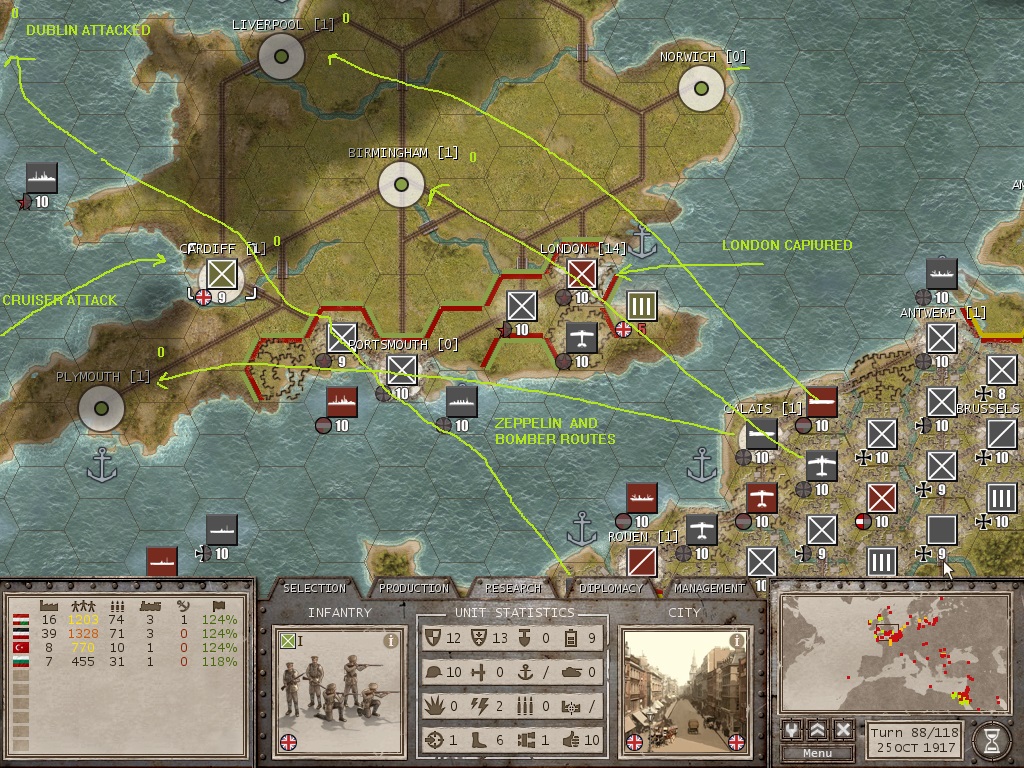This screenshot has width=1024, height=768.
Task: End the turn with the hourglass button
Action: coord(991,740)
